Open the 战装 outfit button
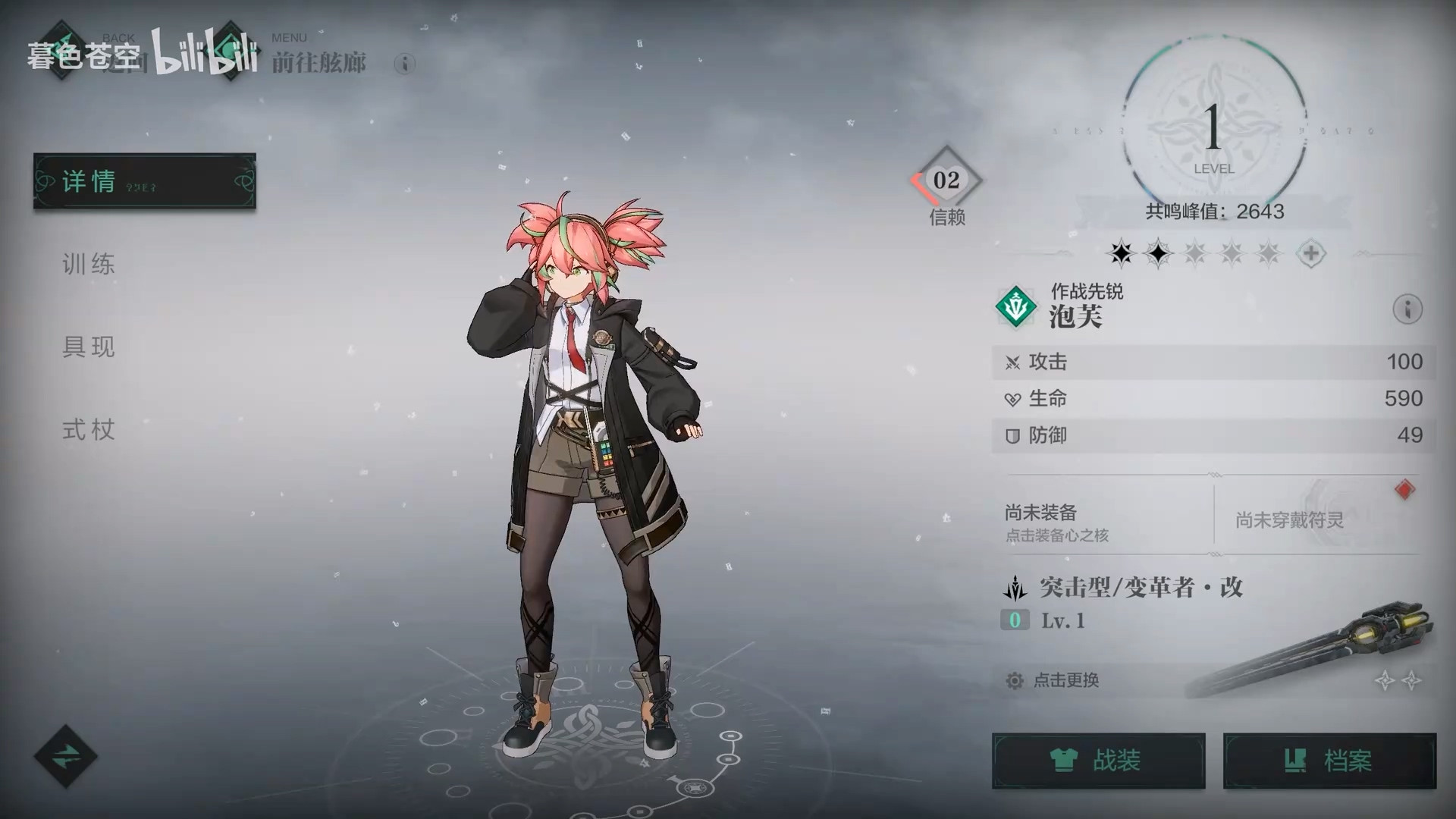This screenshot has height=819, width=1456. [1098, 761]
